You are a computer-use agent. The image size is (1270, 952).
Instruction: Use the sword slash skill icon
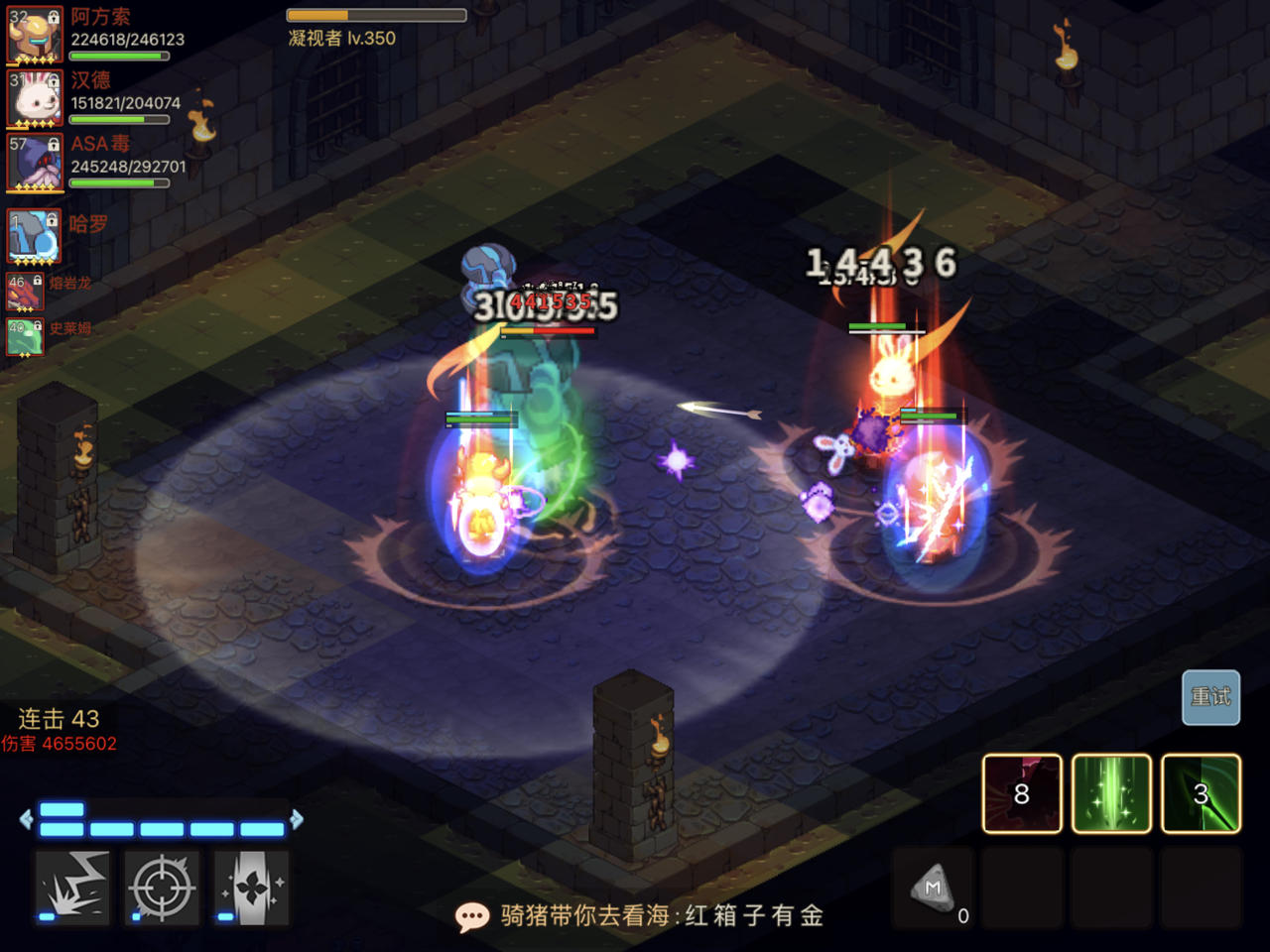click(x=249, y=888)
